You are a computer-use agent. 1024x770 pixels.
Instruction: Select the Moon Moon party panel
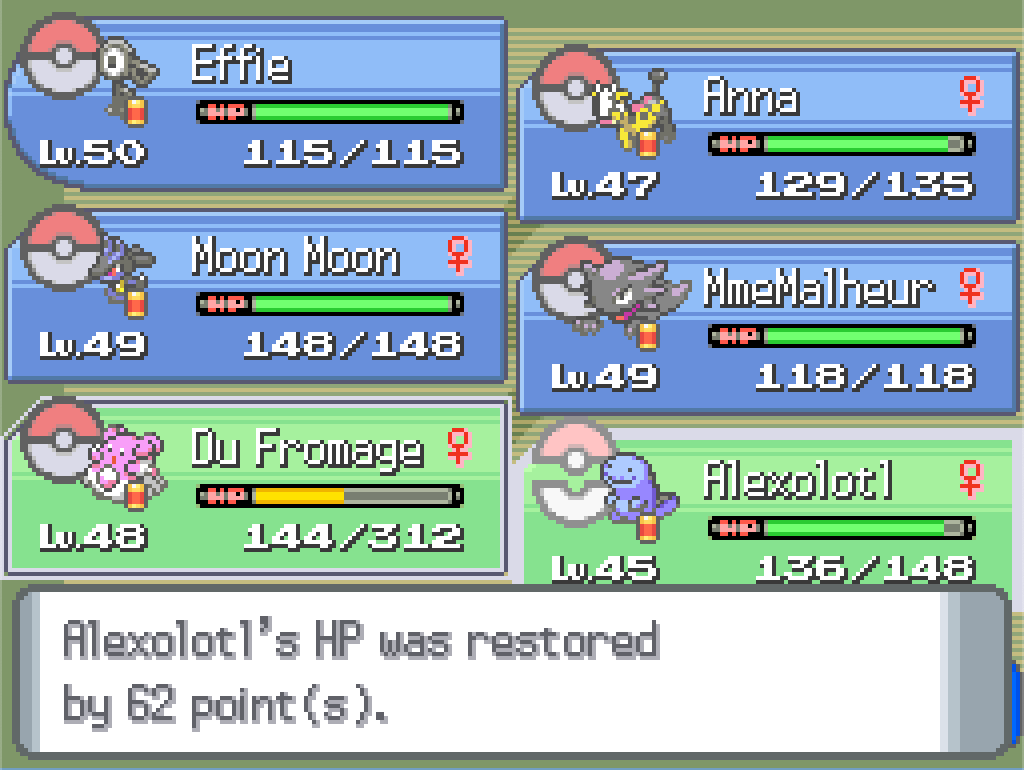tap(256, 297)
